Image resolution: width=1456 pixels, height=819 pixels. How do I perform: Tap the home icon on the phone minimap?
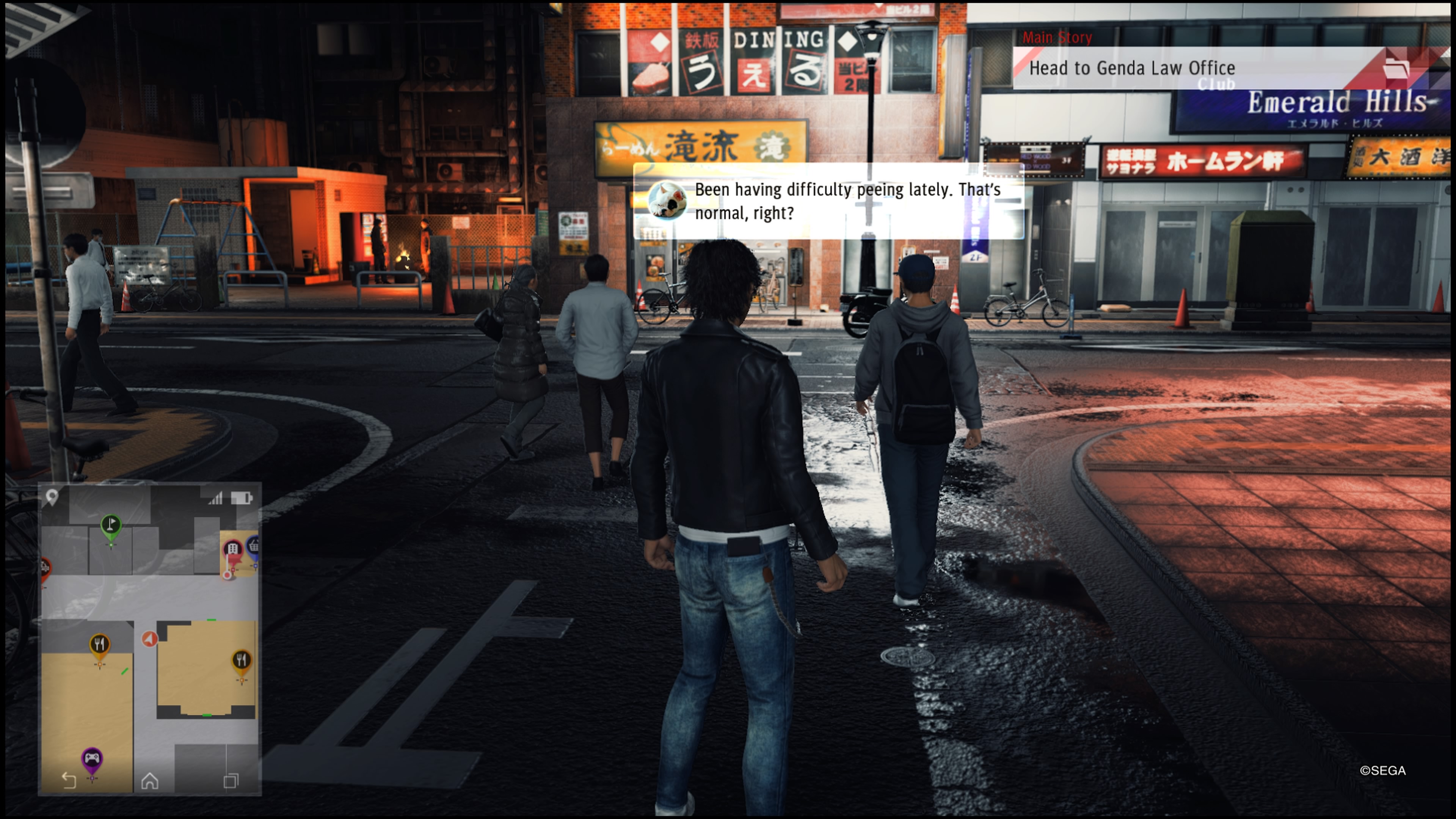point(150,781)
